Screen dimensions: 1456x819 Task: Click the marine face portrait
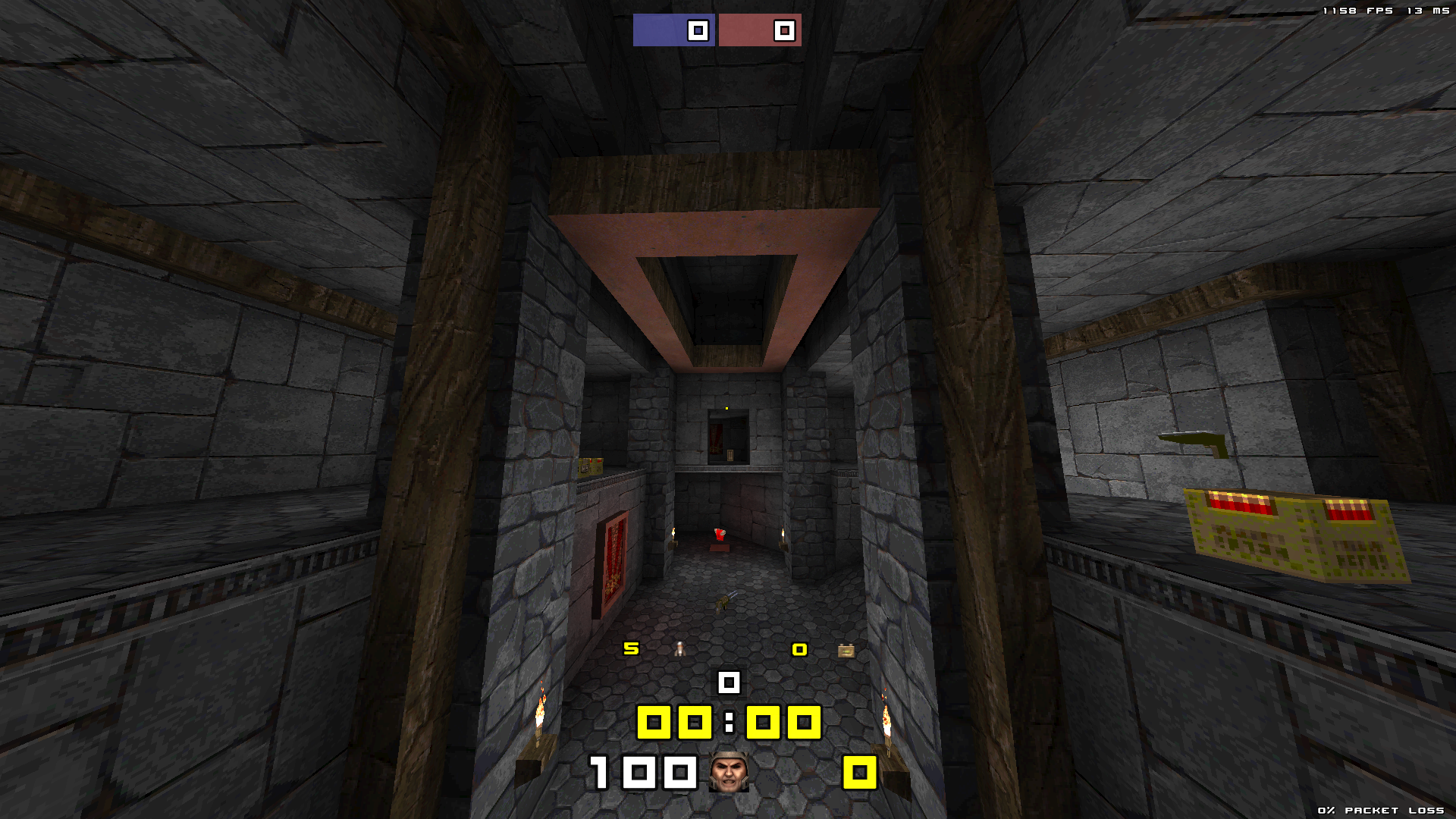[729, 773]
